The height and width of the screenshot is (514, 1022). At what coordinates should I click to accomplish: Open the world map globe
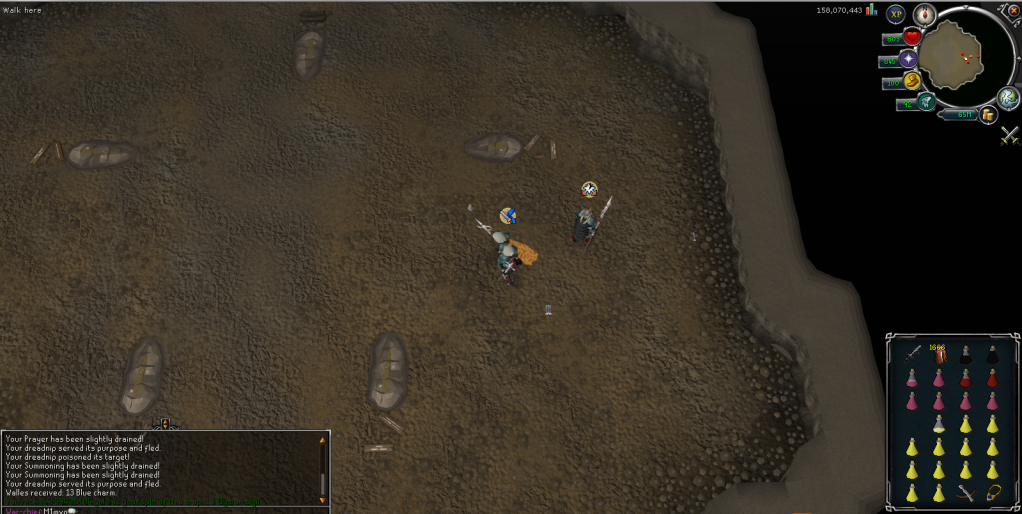[1007, 97]
